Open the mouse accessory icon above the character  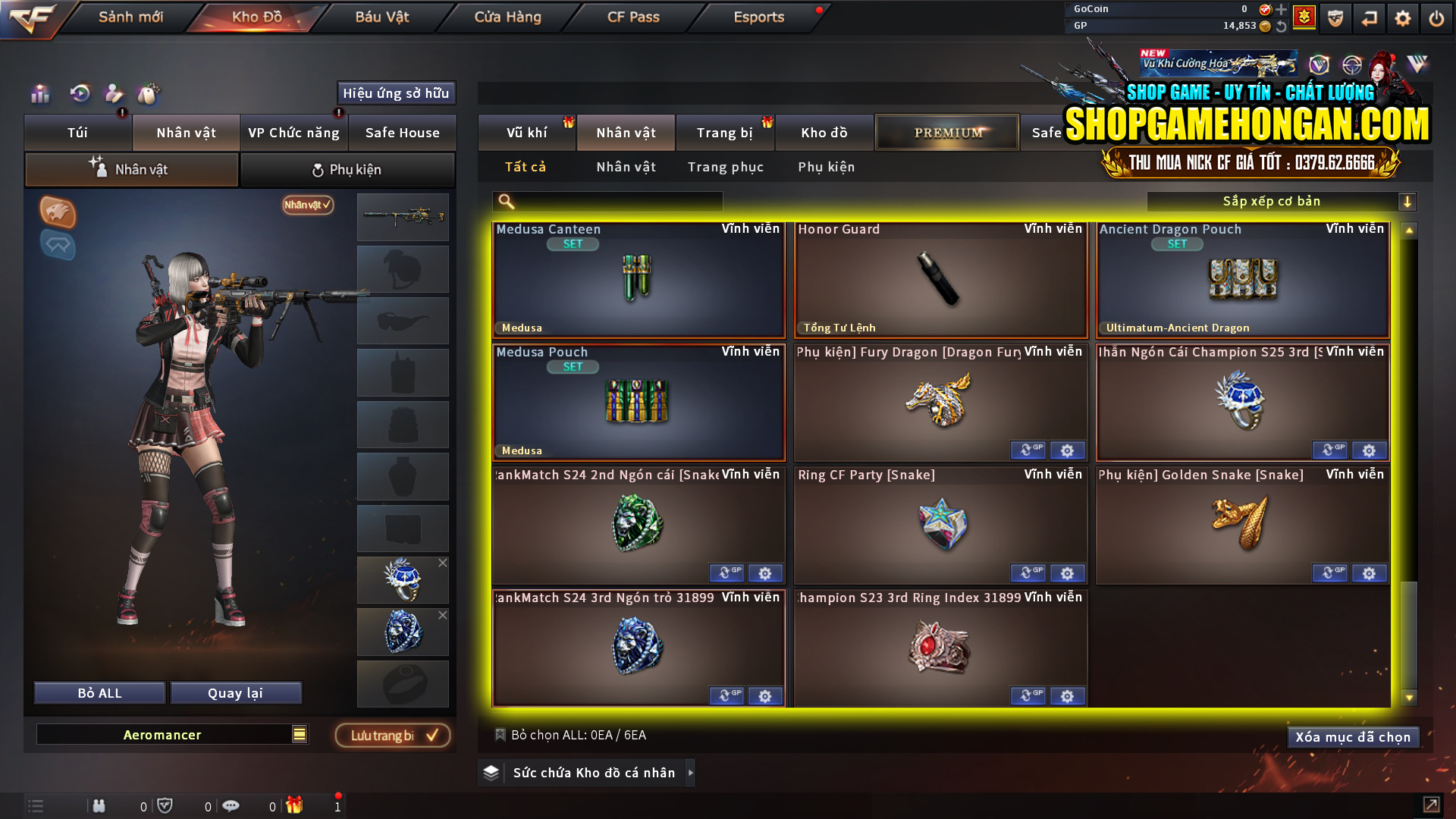149,94
